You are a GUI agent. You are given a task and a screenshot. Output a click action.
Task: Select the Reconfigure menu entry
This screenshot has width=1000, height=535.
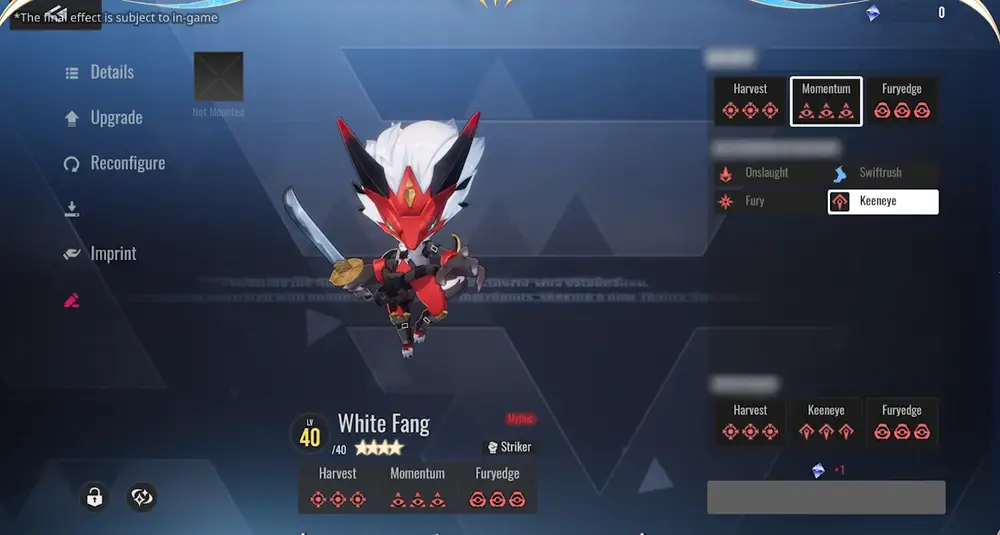pos(115,163)
